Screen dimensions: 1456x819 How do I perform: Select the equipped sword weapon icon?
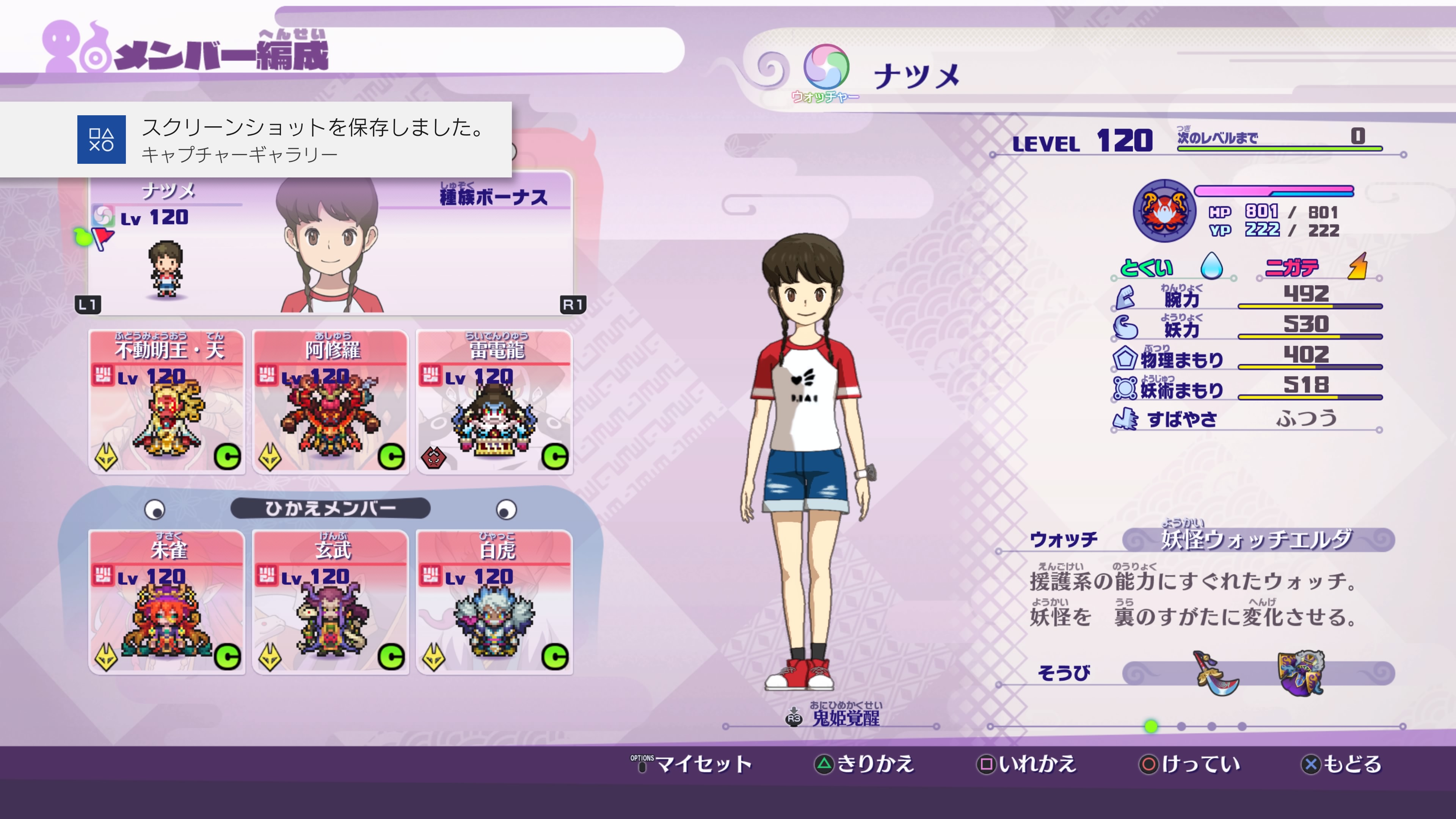tap(1217, 673)
